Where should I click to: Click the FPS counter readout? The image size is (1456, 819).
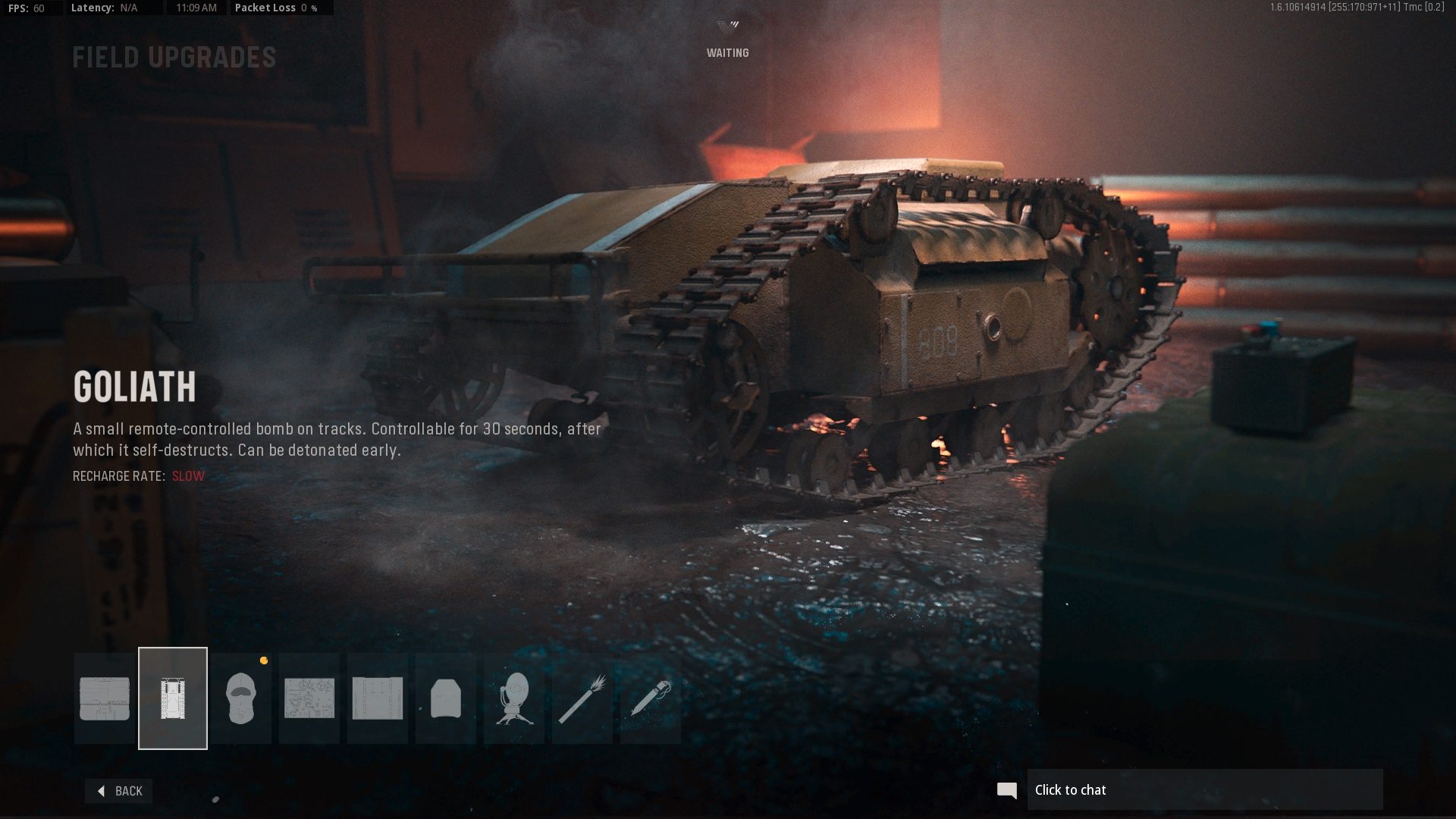29,8
